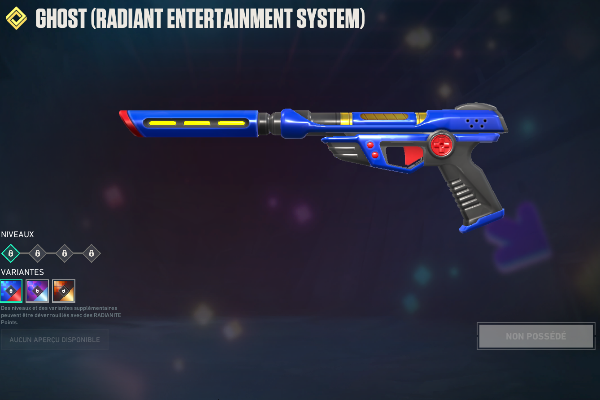Choose the blue and red variant
The height and width of the screenshot is (400, 600).
point(11,291)
